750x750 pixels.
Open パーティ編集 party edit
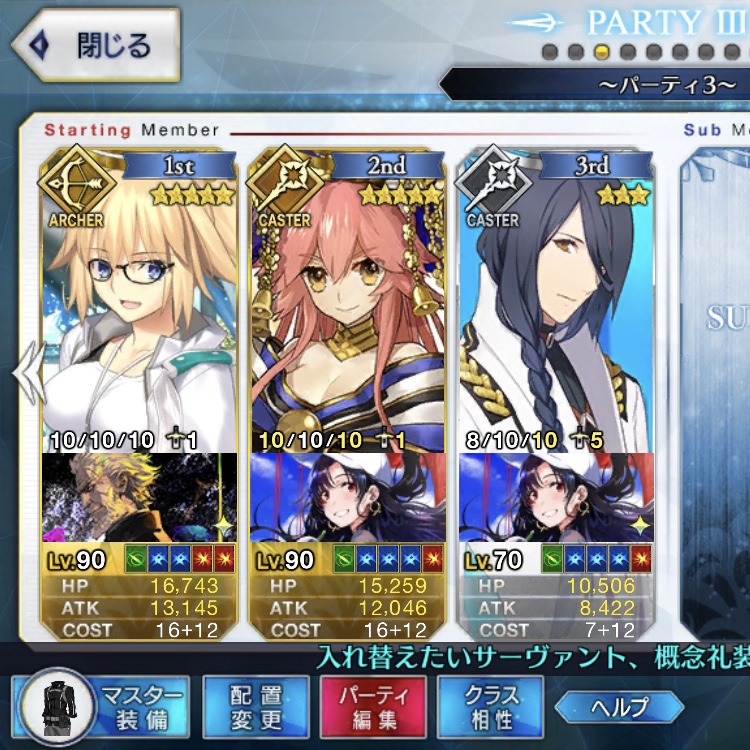tap(373, 707)
